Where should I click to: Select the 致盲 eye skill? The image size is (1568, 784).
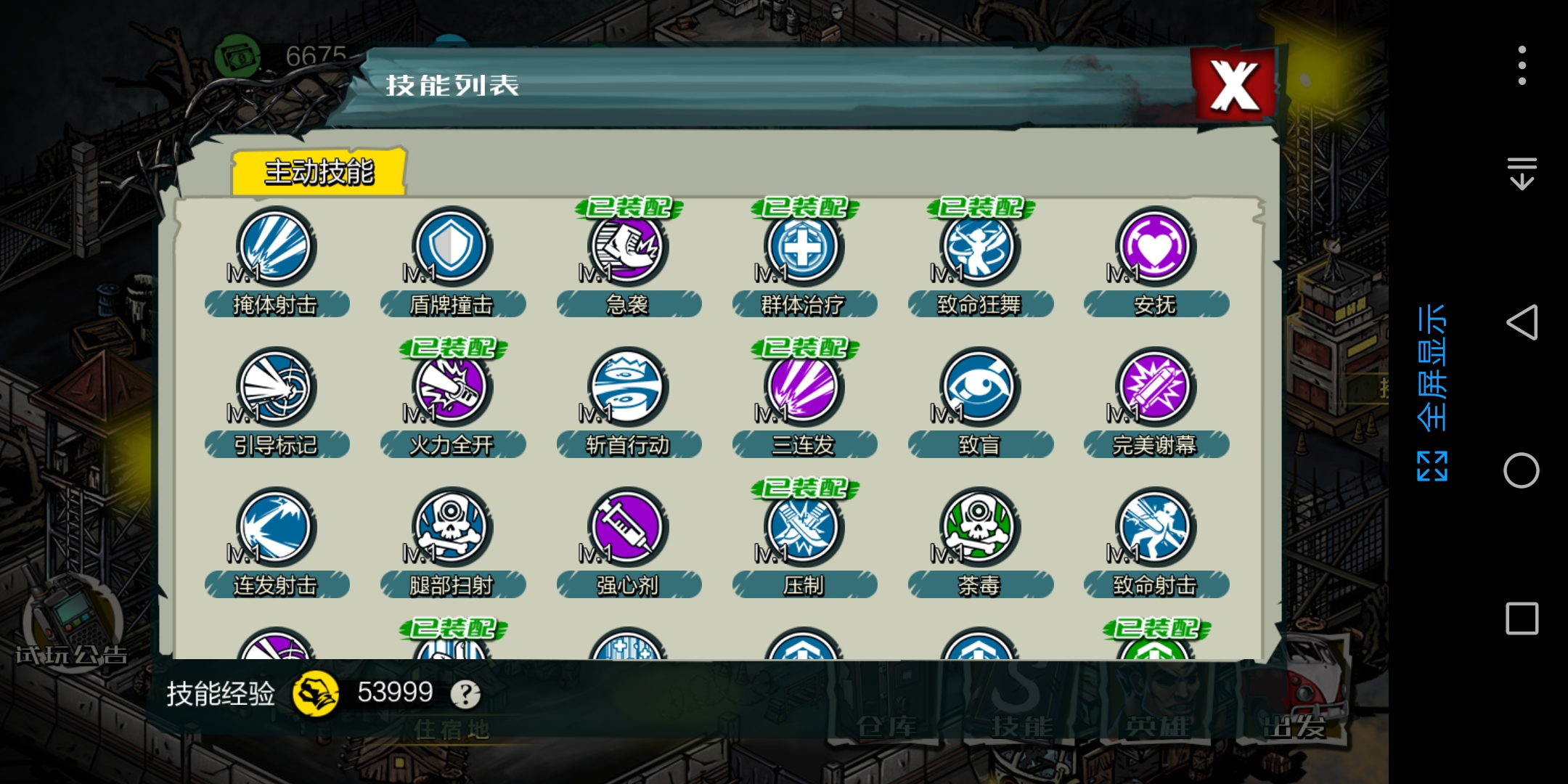(x=979, y=387)
